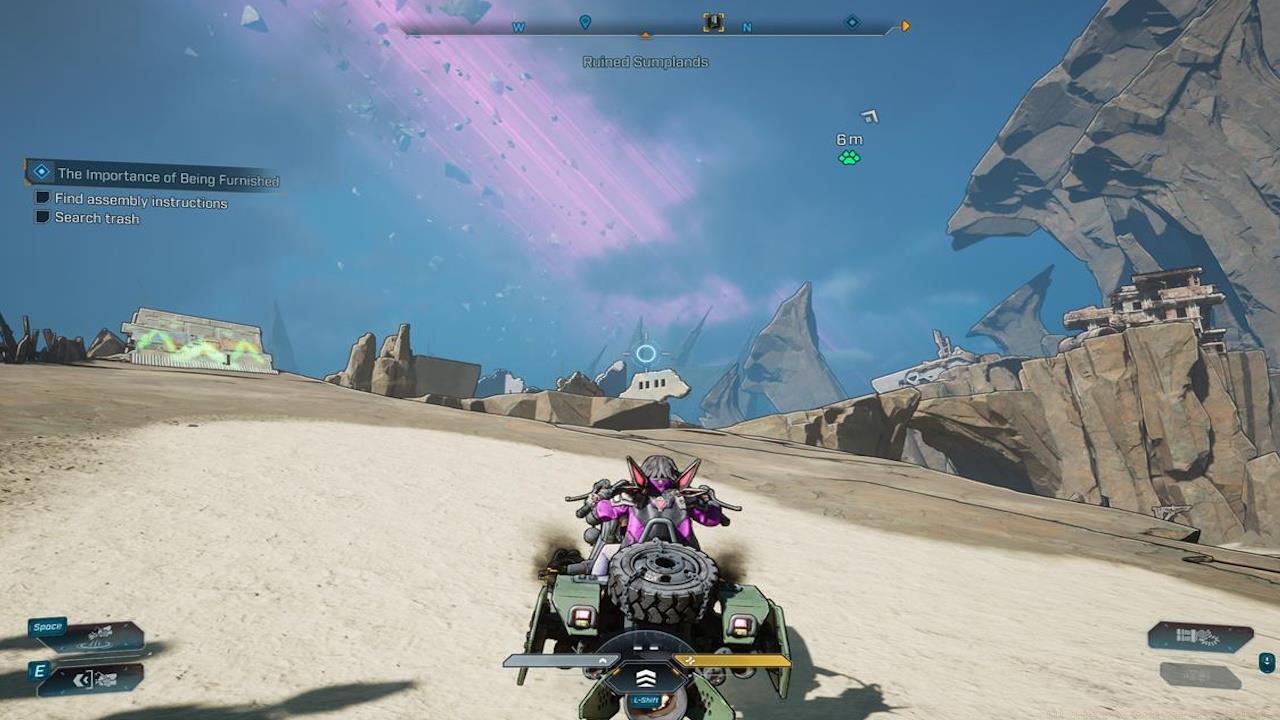Check off the Search trash objective
The image size is (1280, 720).
[42, 216]
